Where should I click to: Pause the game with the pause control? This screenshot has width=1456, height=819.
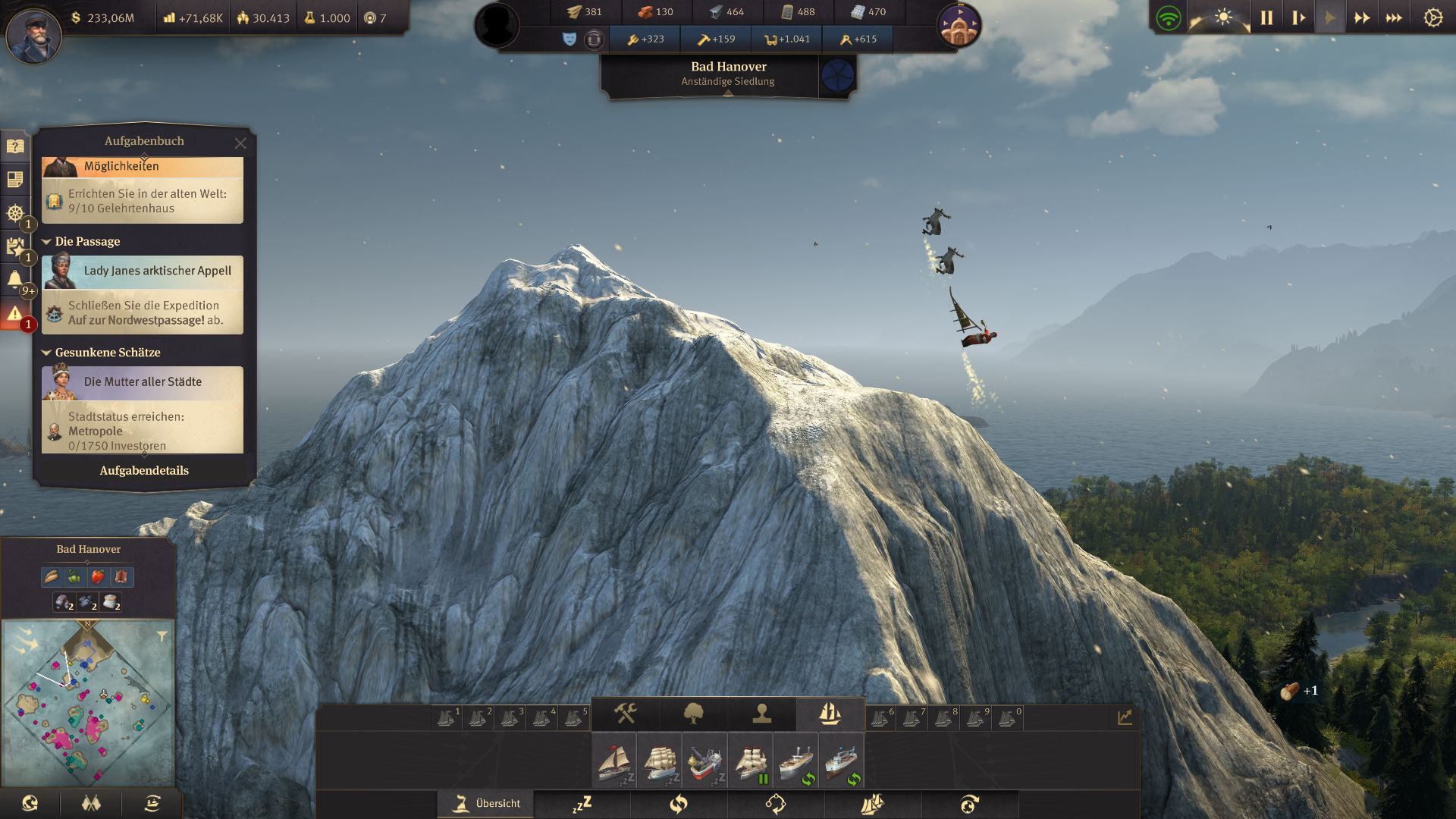click(x=1265, y=14)
